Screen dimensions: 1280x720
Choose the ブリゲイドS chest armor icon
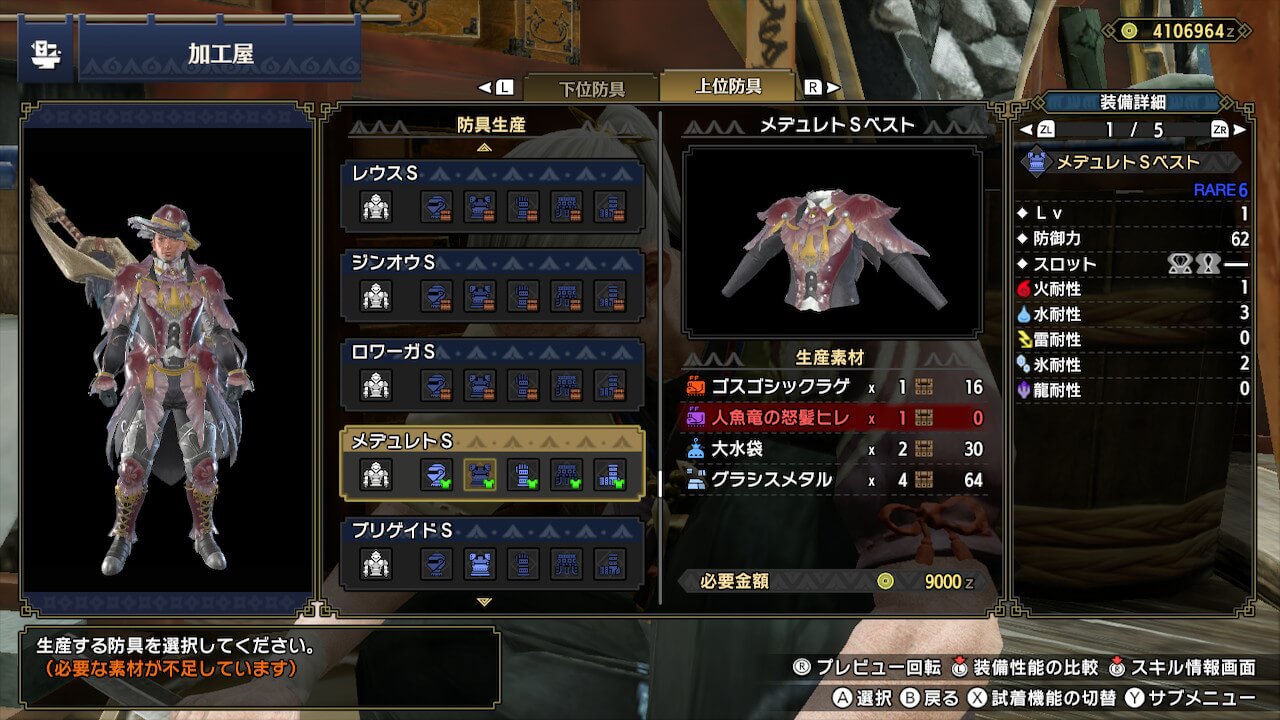(x=480, y=563)
